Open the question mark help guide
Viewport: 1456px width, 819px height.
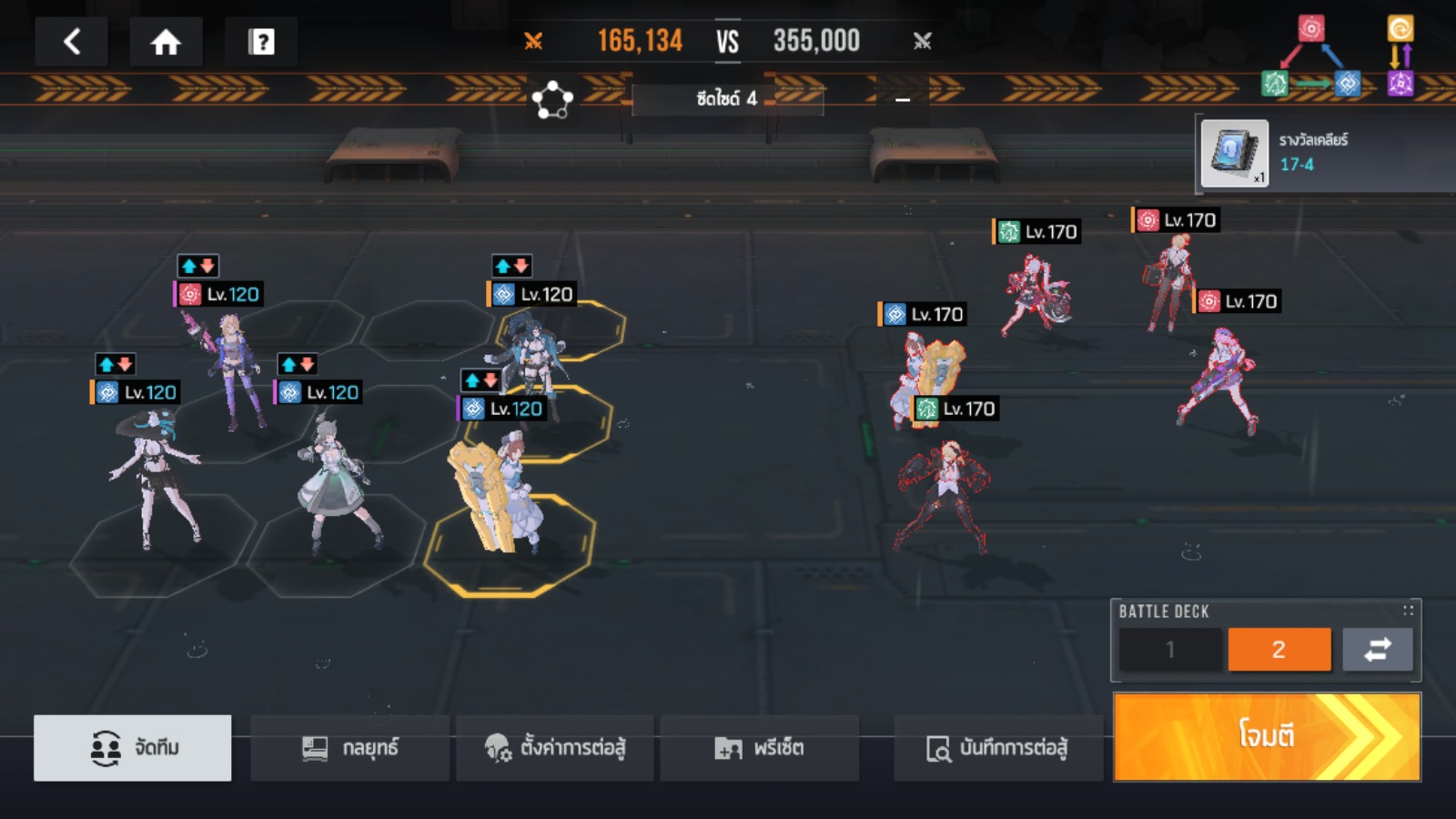point(261,42)
